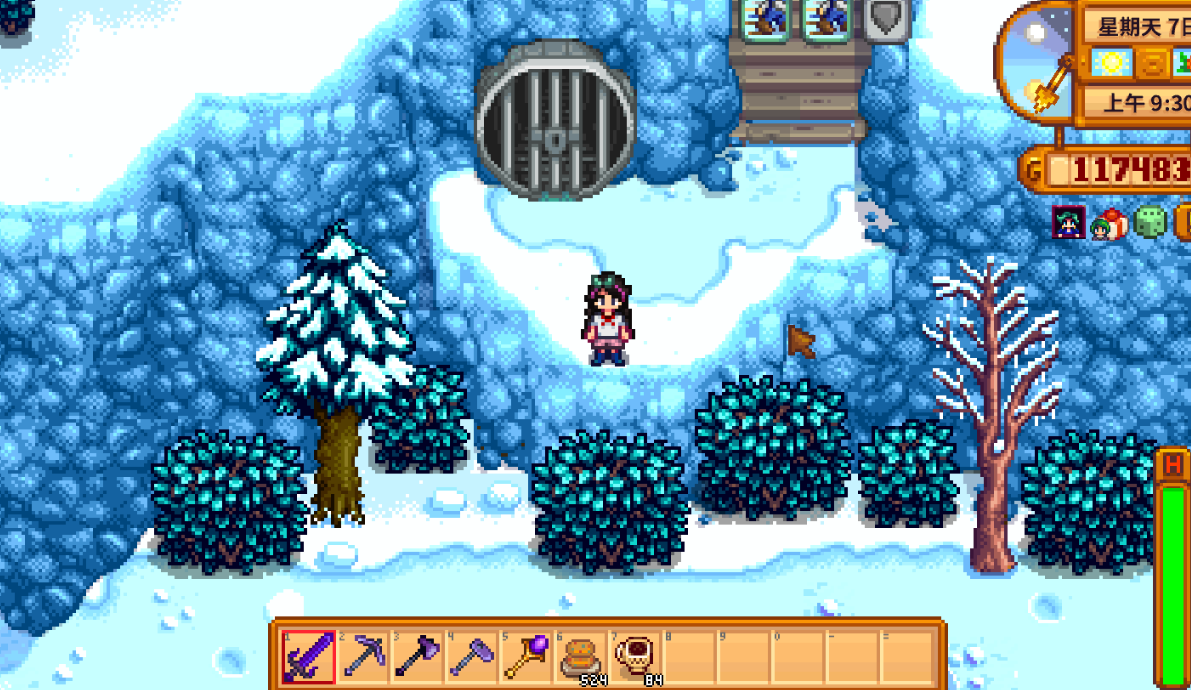The width and height of the screenshot is (1191, 690).
Task: Choose the axe in slot three
Action: pos(416,656)
